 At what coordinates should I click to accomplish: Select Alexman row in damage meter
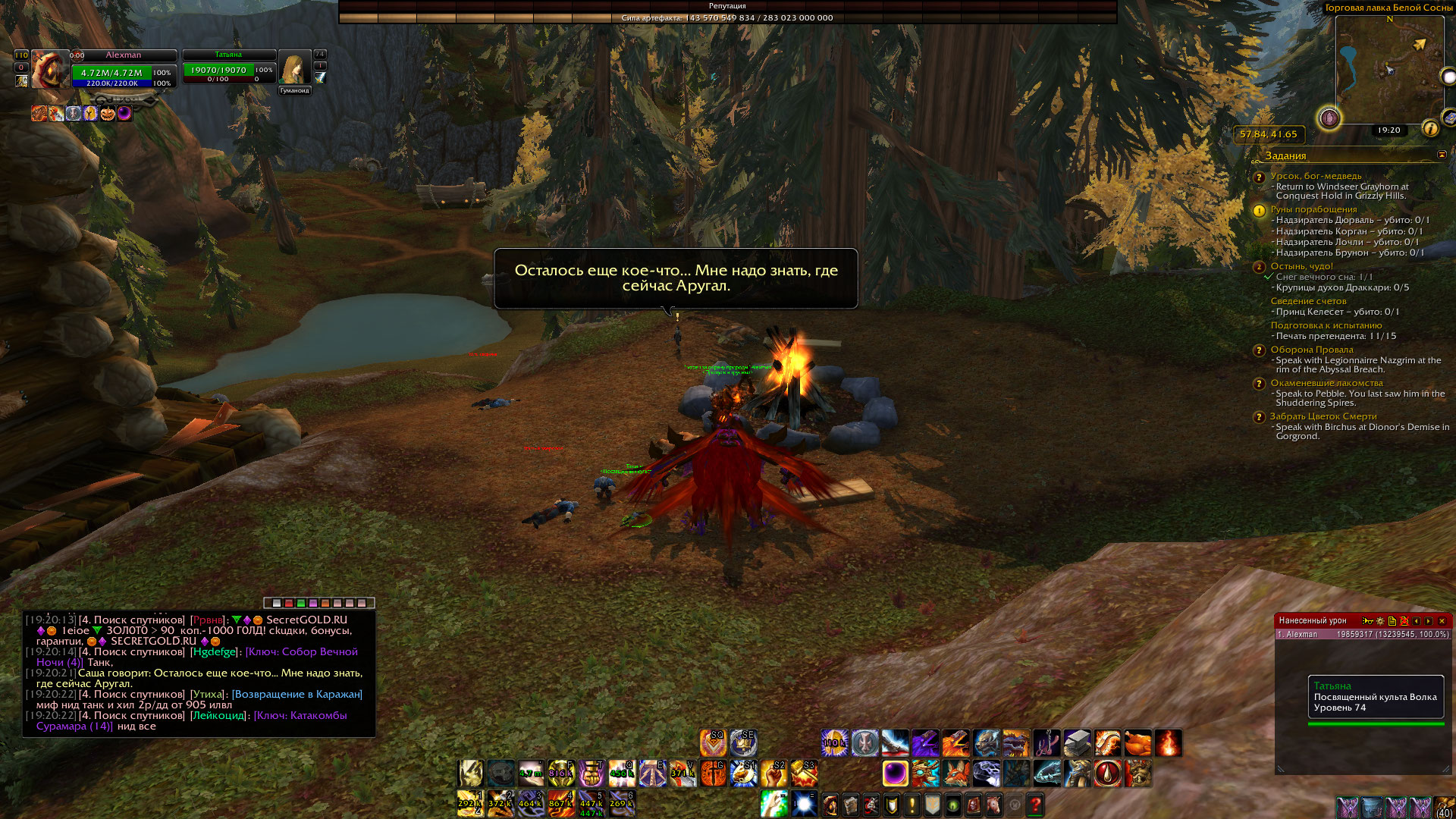point(1363,635)
